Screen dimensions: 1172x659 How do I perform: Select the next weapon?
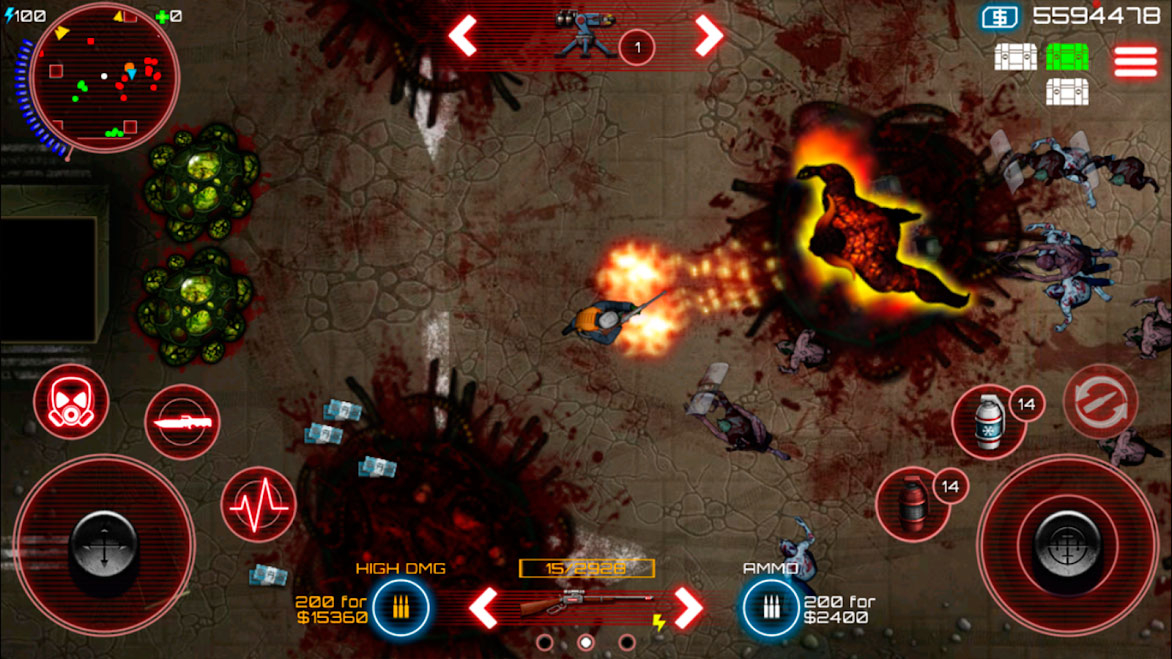tap(687, 607)
